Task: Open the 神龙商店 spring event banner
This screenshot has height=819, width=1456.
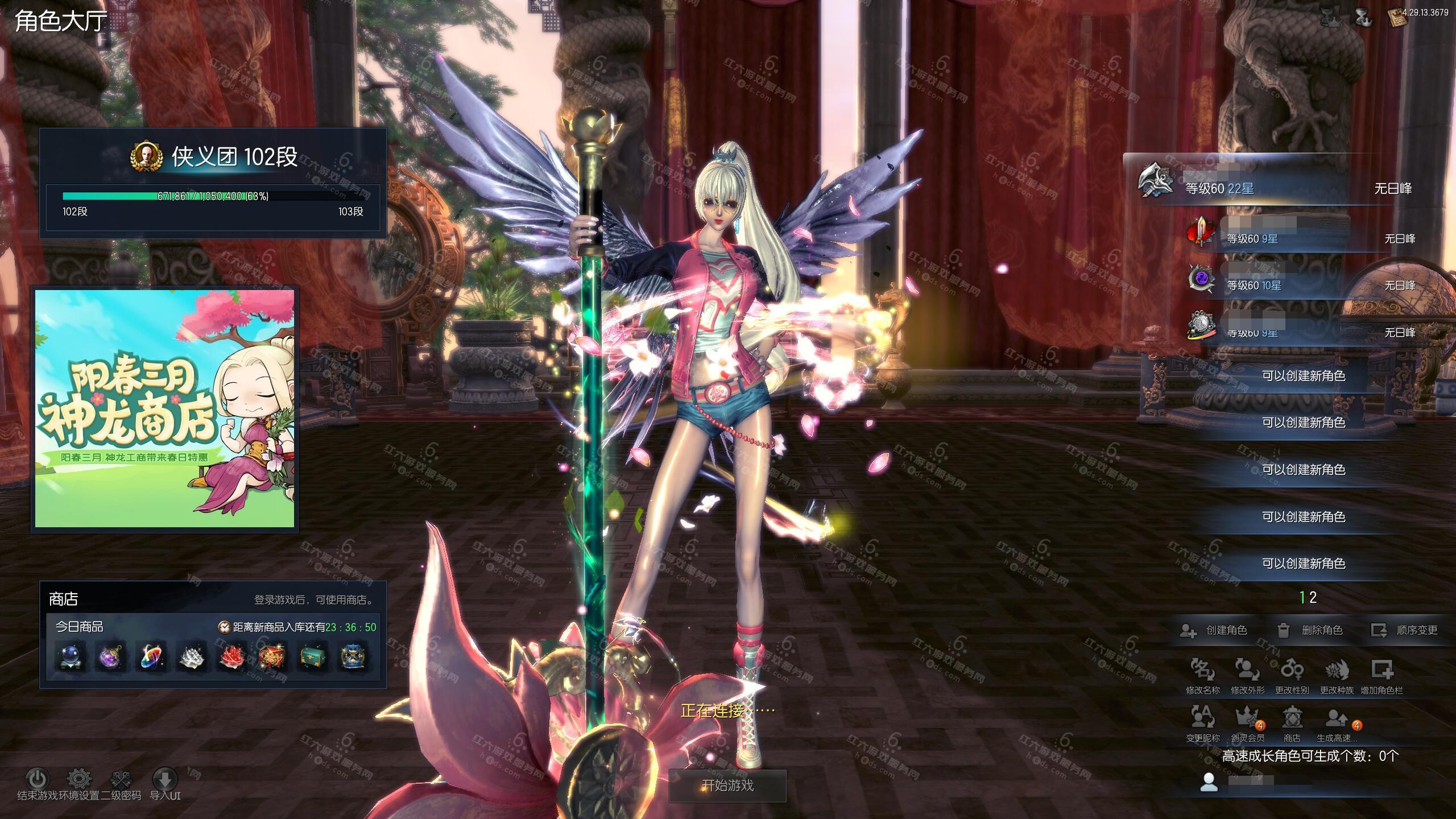Action: 165,408
